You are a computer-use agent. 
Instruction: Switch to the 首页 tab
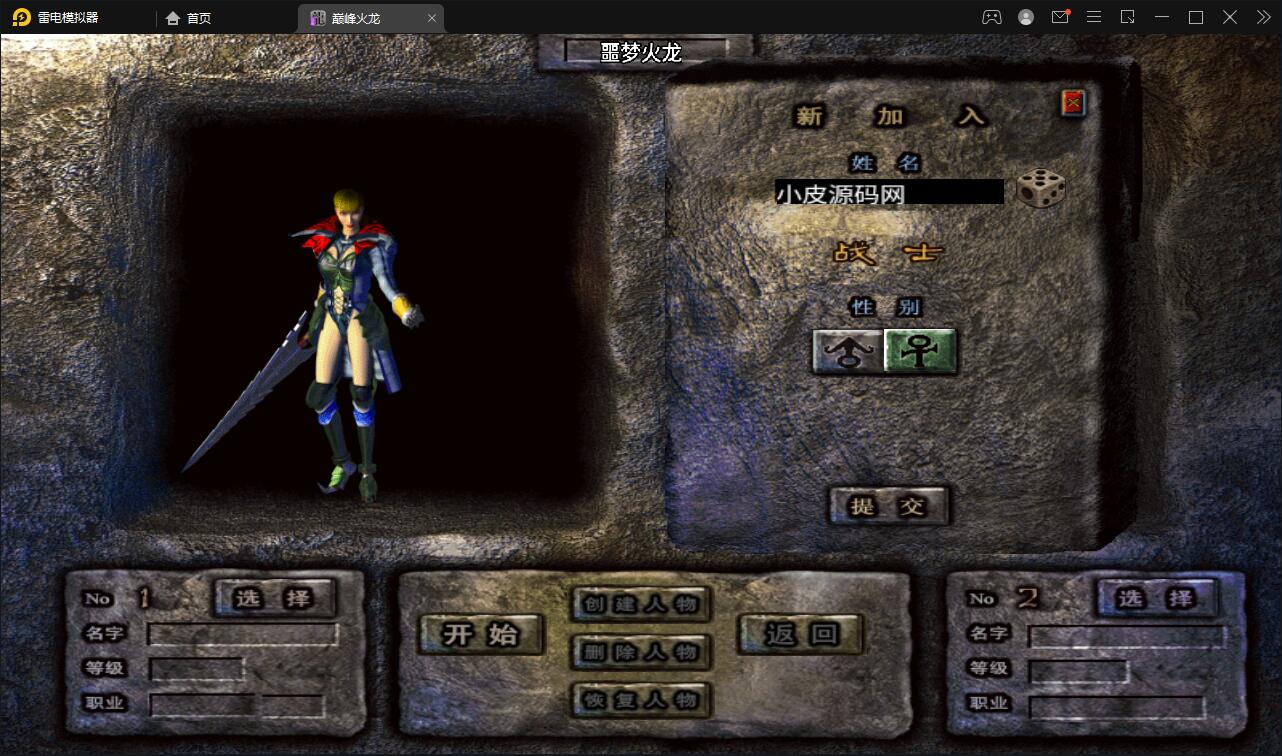[190, 17]
